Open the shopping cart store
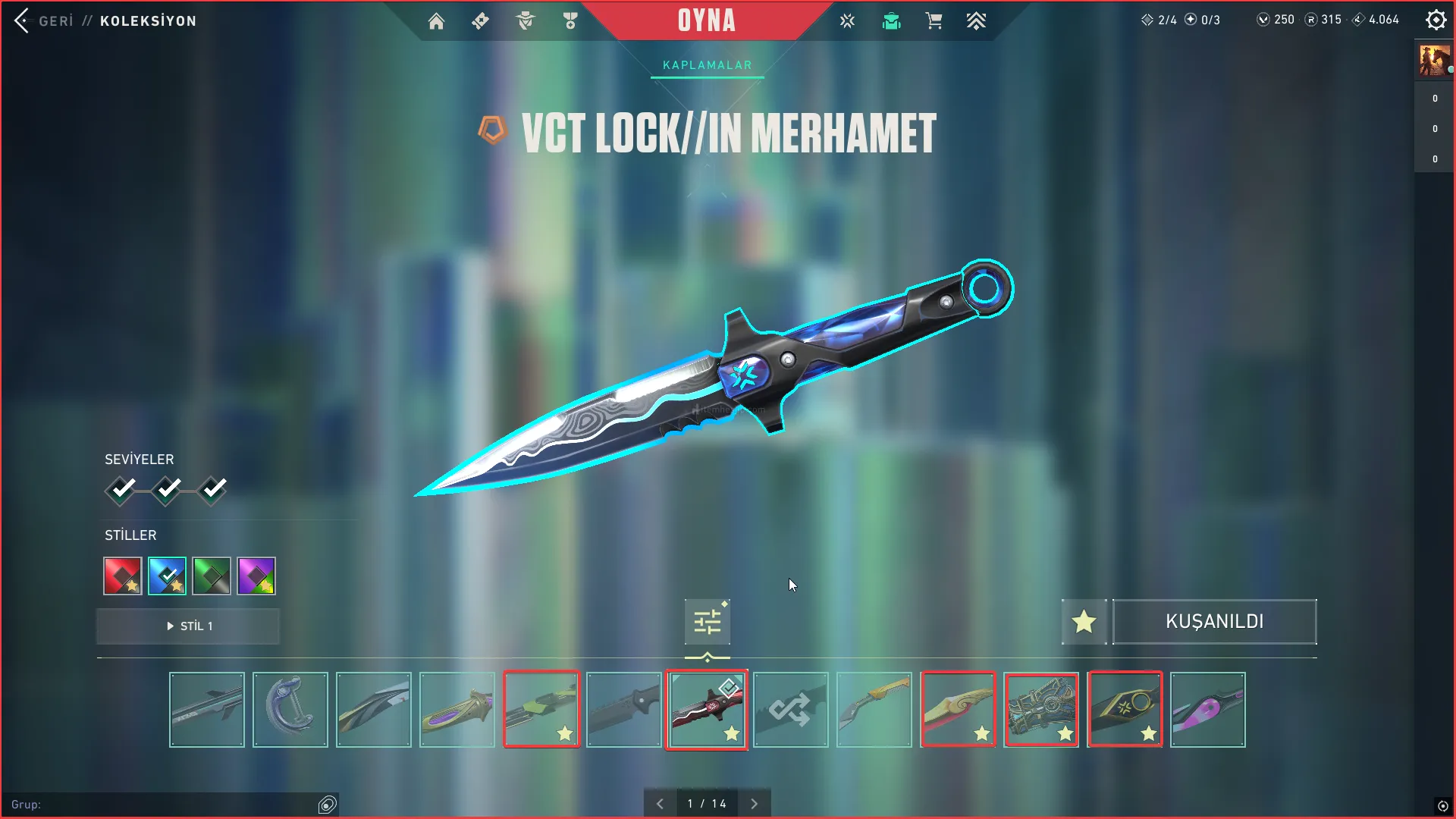The height and width of the screenshot is (819, 1456). coord(934,21)
